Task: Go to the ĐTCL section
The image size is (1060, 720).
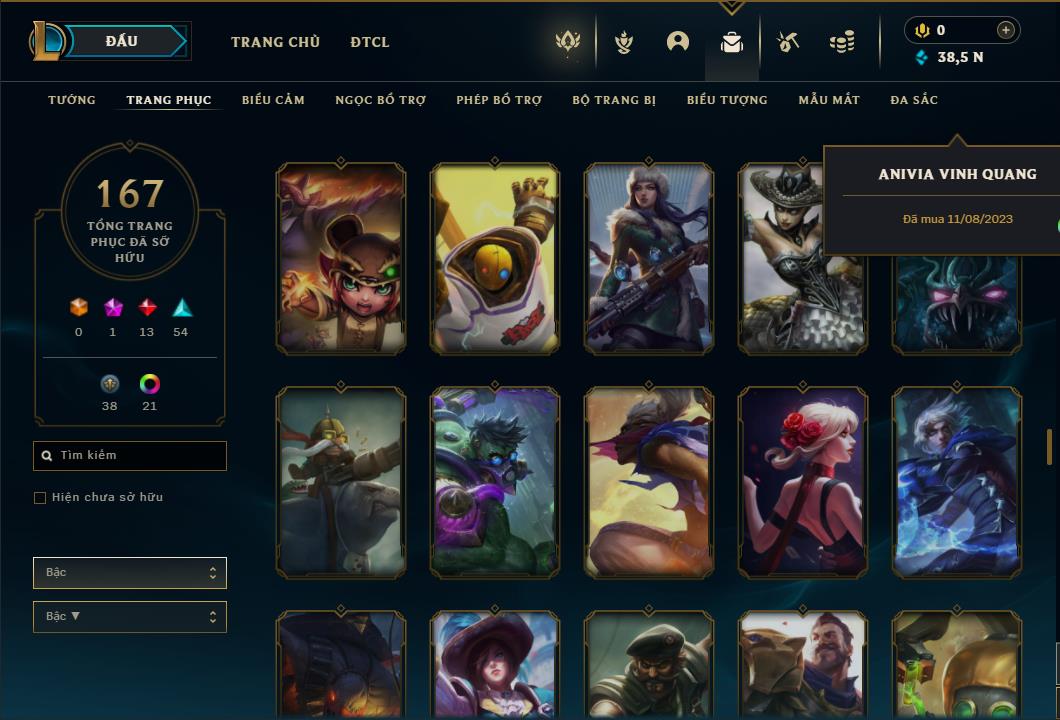Action: 370,42
